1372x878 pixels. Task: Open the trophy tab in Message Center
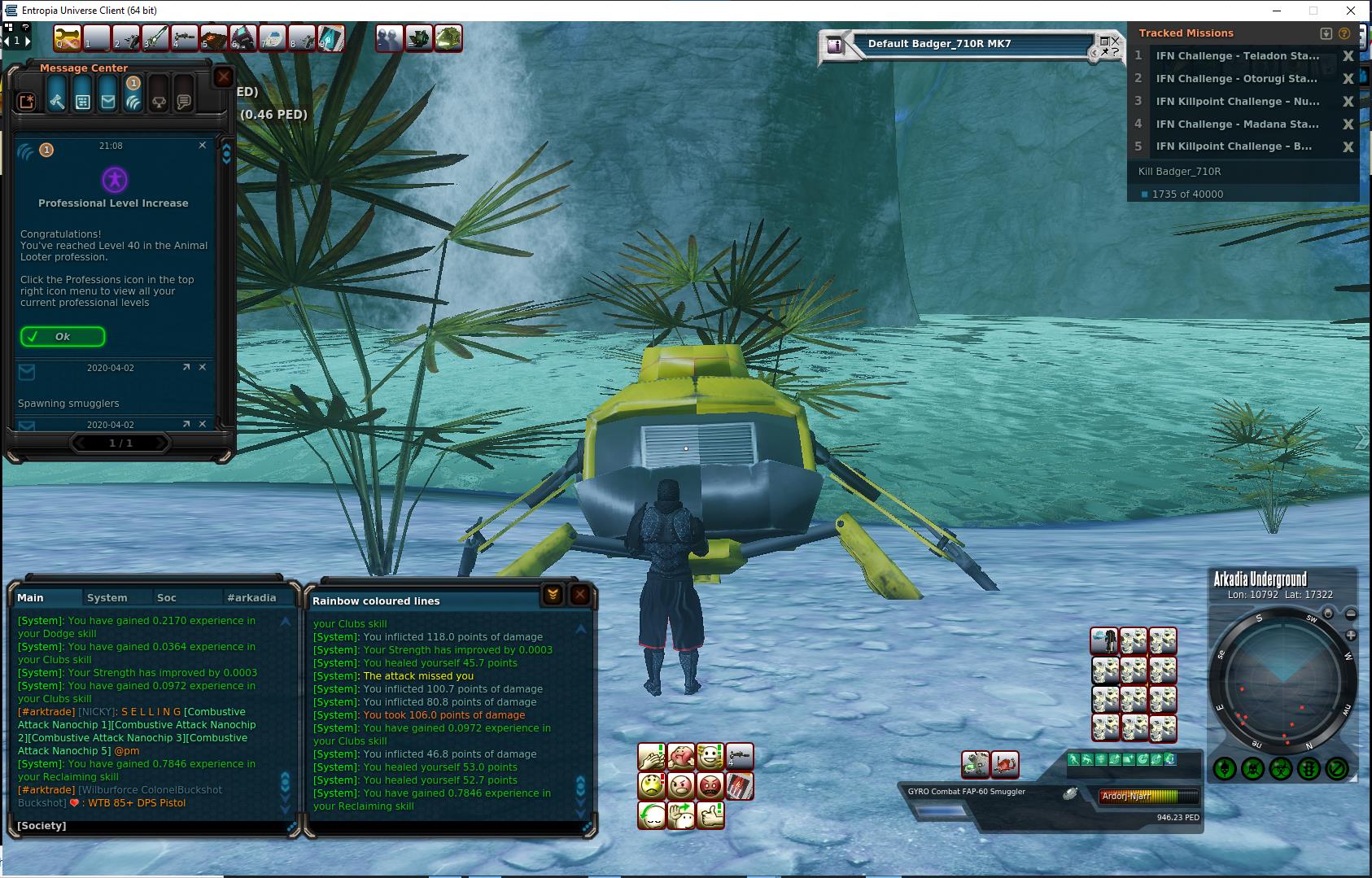coord(159,102)
